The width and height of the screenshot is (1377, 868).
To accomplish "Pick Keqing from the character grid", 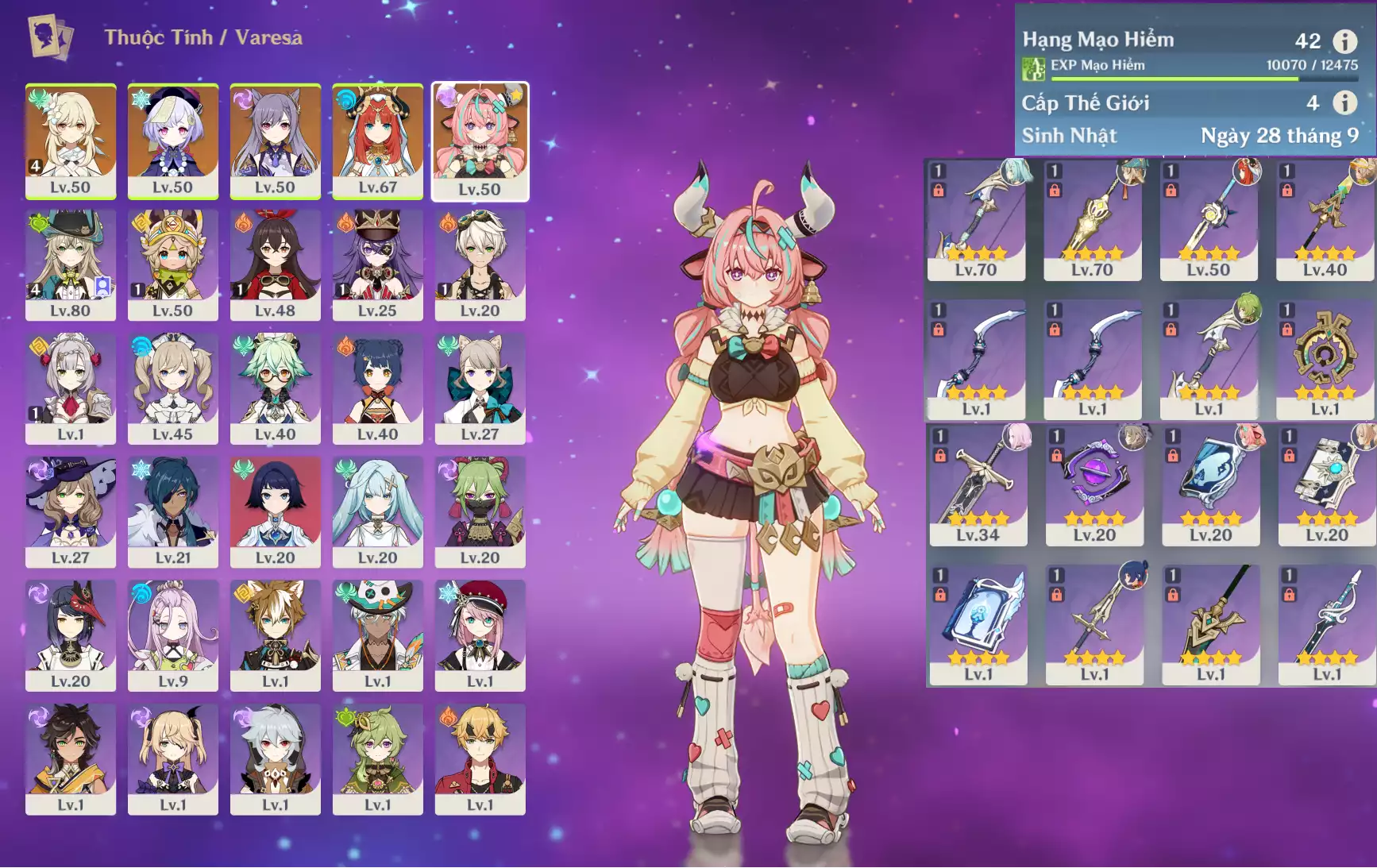I will click(x=275, y=141).
